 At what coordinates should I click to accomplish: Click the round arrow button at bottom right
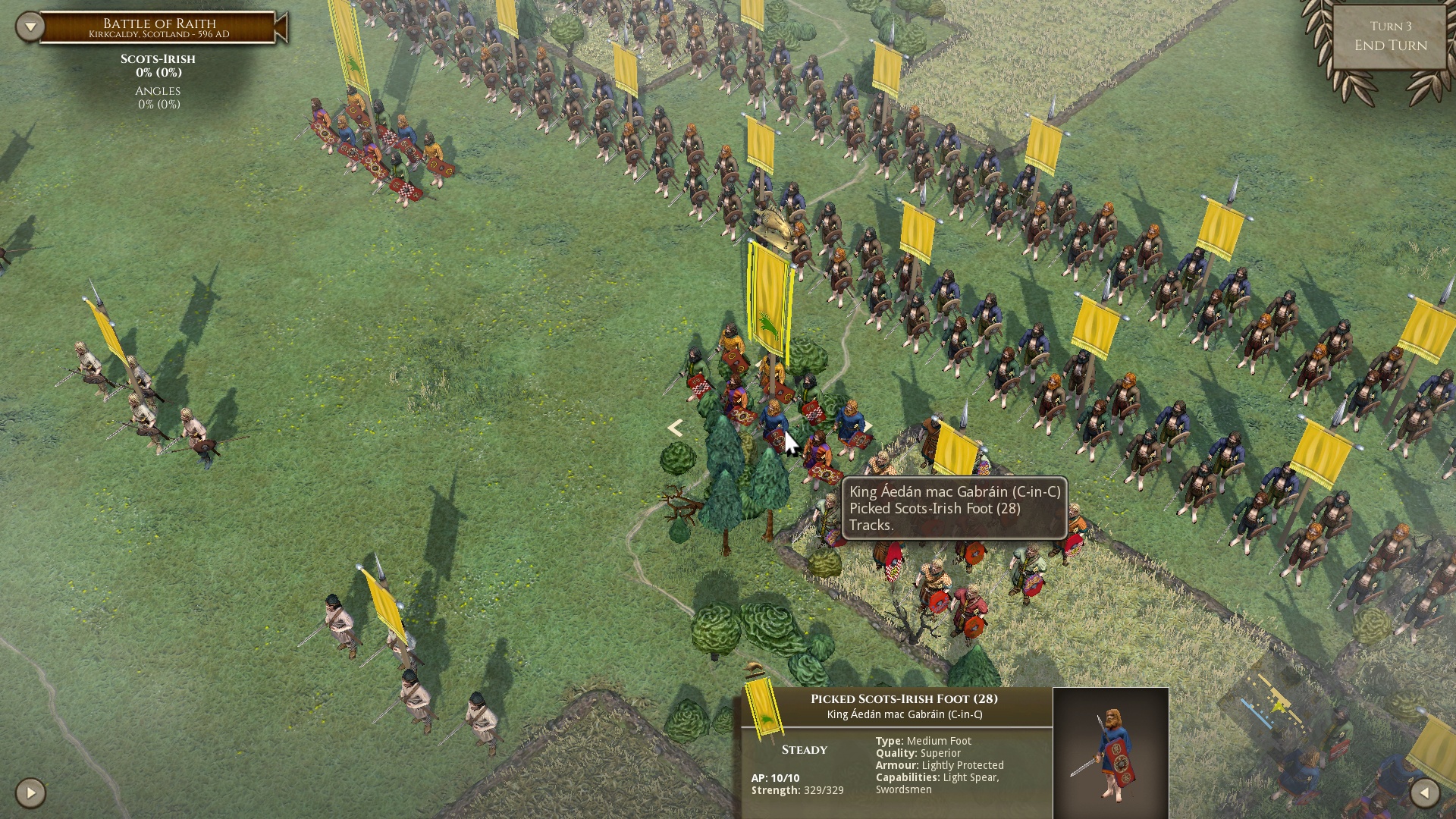(1424, 793)
